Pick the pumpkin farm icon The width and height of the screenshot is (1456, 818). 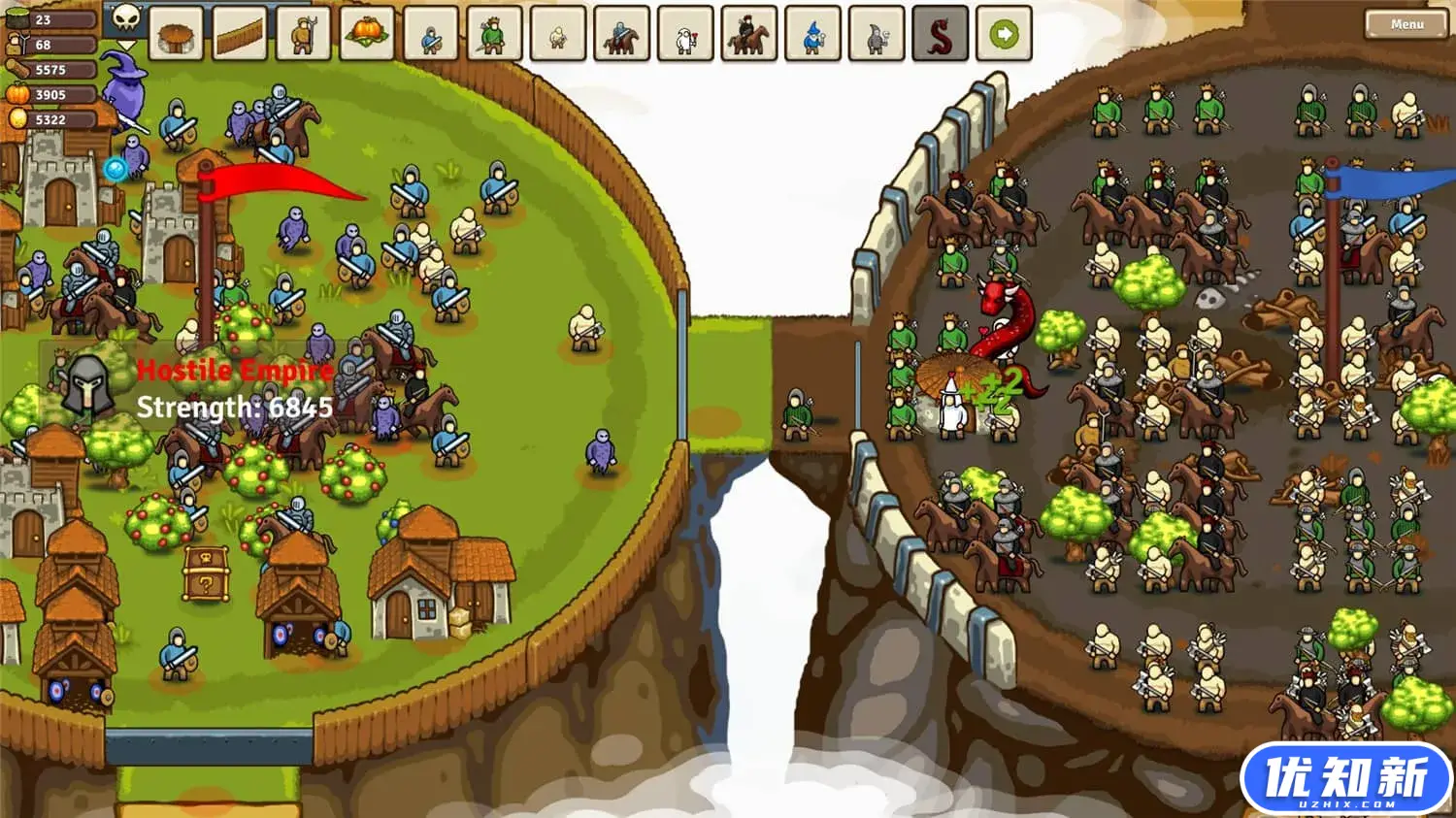pyautogui.click(x=367, y=35)
